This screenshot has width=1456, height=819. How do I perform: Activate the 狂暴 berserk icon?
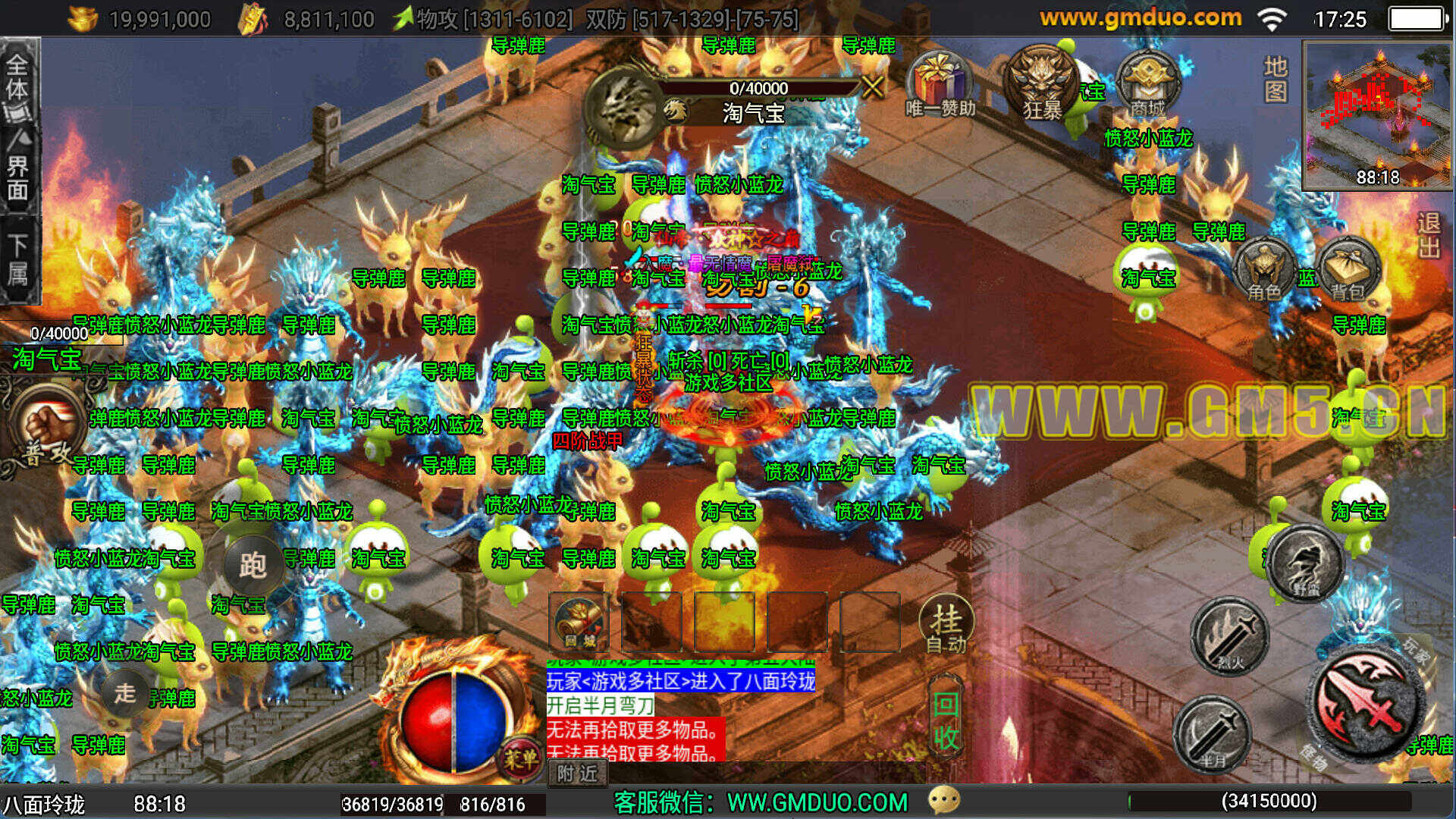[1043, 83]
